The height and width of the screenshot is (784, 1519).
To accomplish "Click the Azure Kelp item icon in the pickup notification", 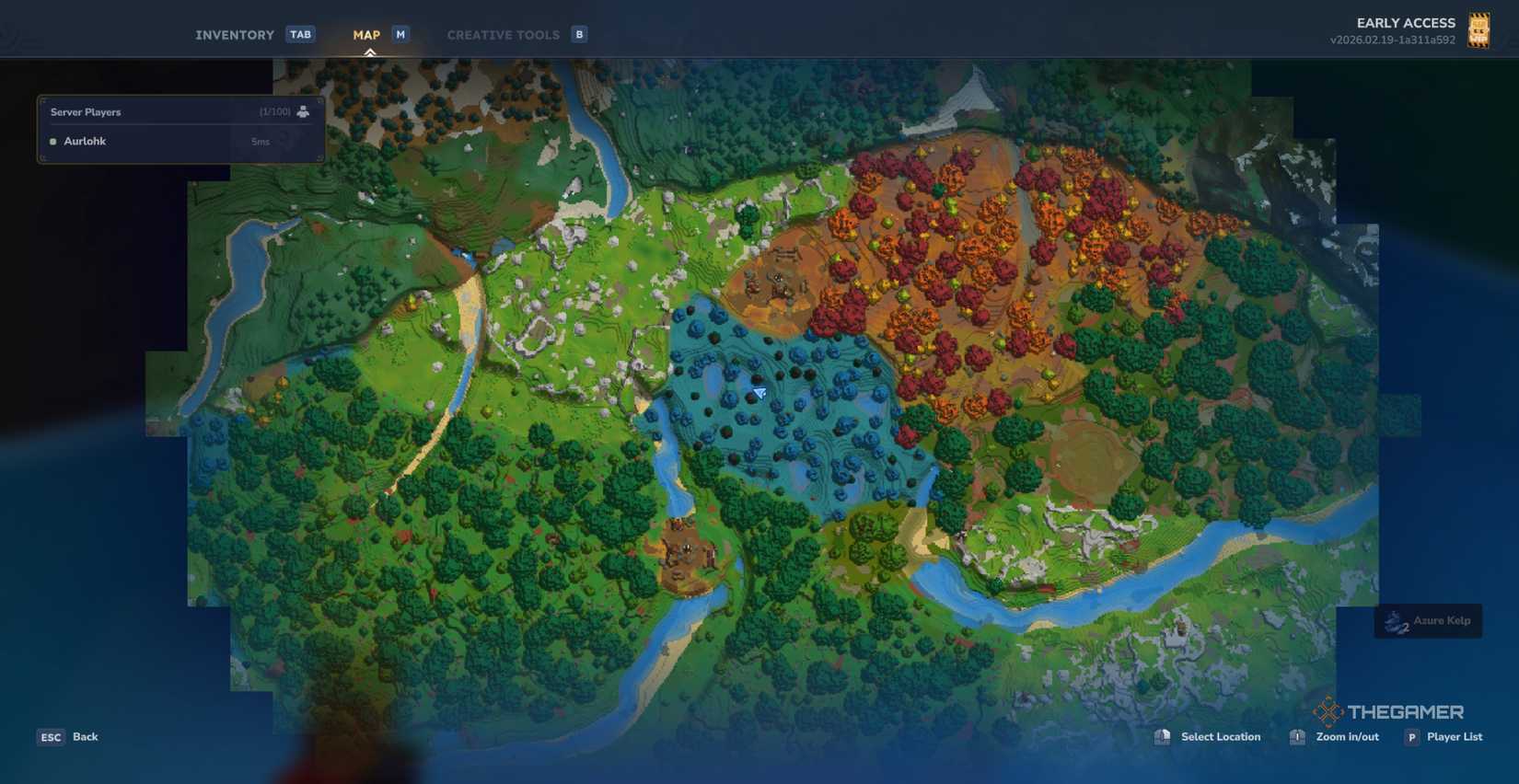I will pos(1393,621).
